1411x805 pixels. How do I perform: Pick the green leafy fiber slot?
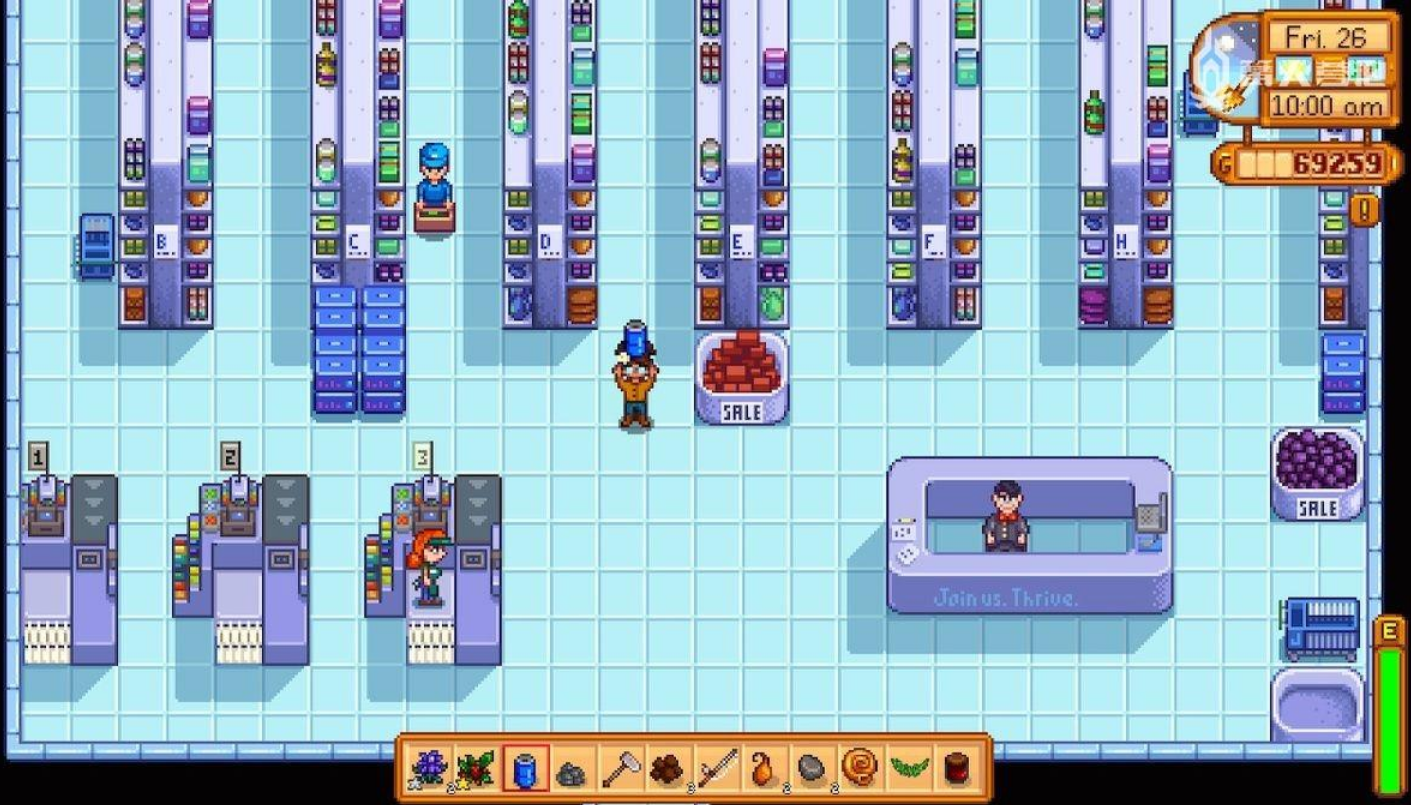point(908,769)
